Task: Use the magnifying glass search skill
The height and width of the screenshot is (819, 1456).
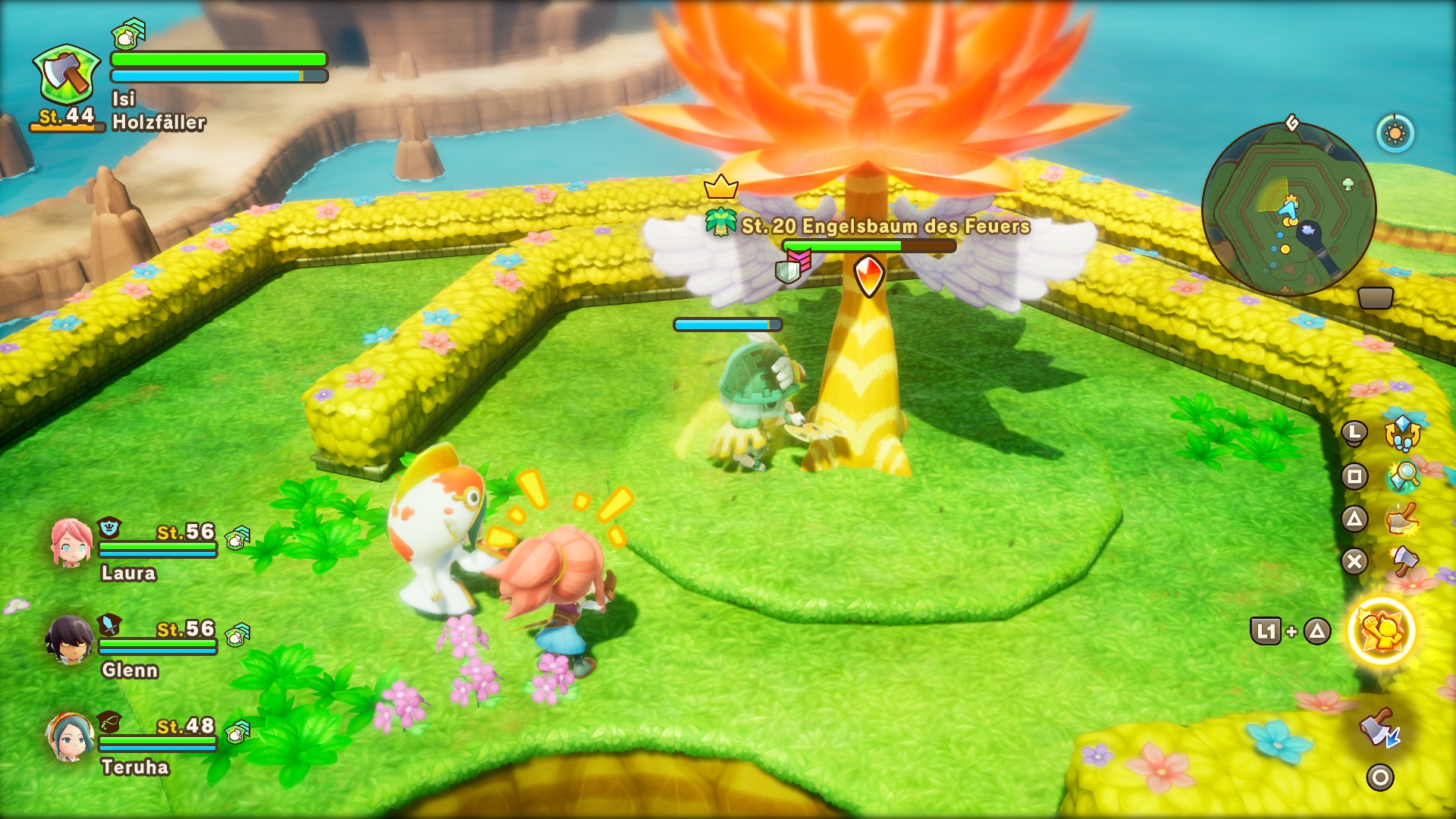Action: [x=1404, y=476]
